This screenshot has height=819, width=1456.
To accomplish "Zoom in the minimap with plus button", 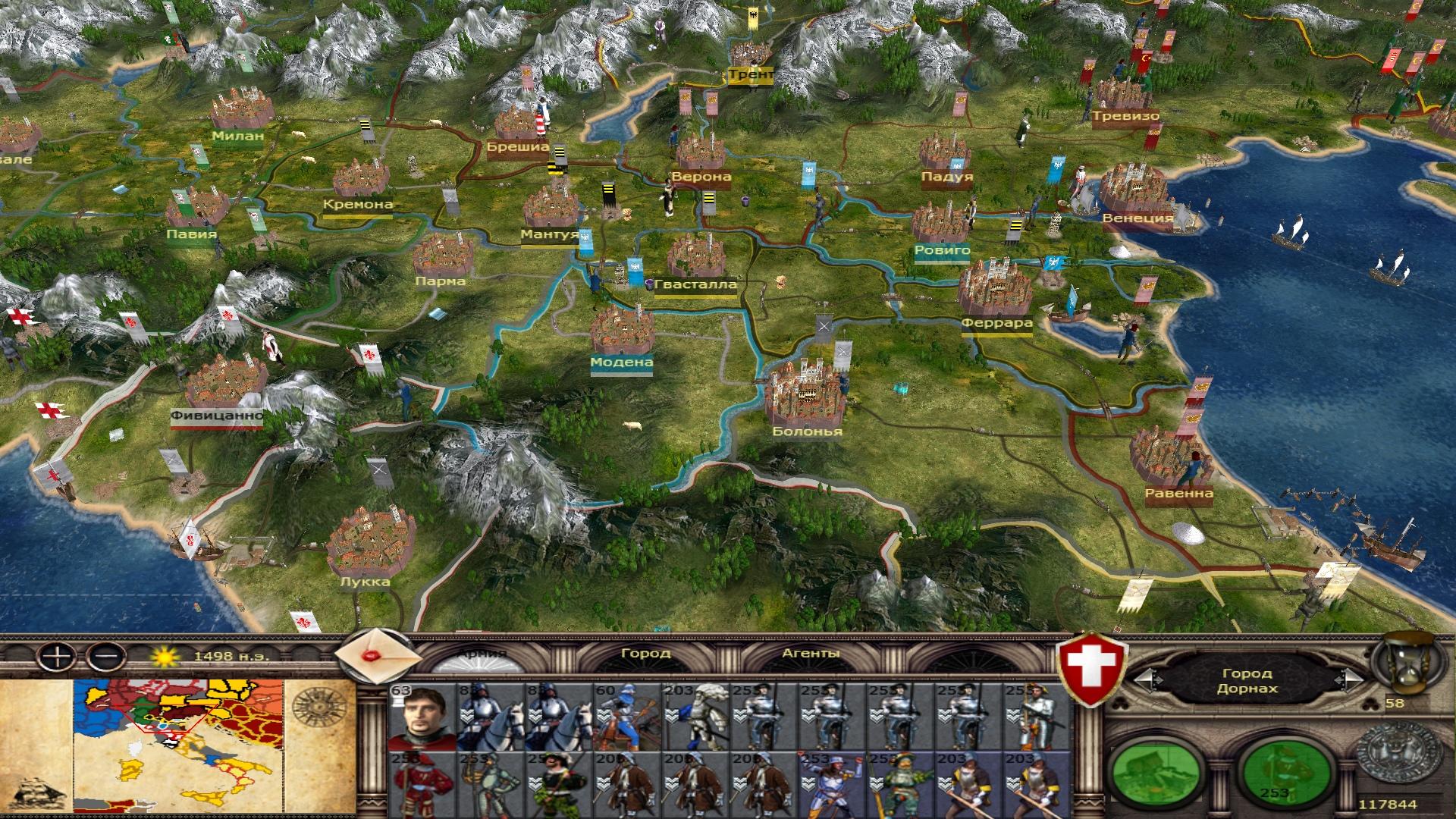I will [58, 655].
